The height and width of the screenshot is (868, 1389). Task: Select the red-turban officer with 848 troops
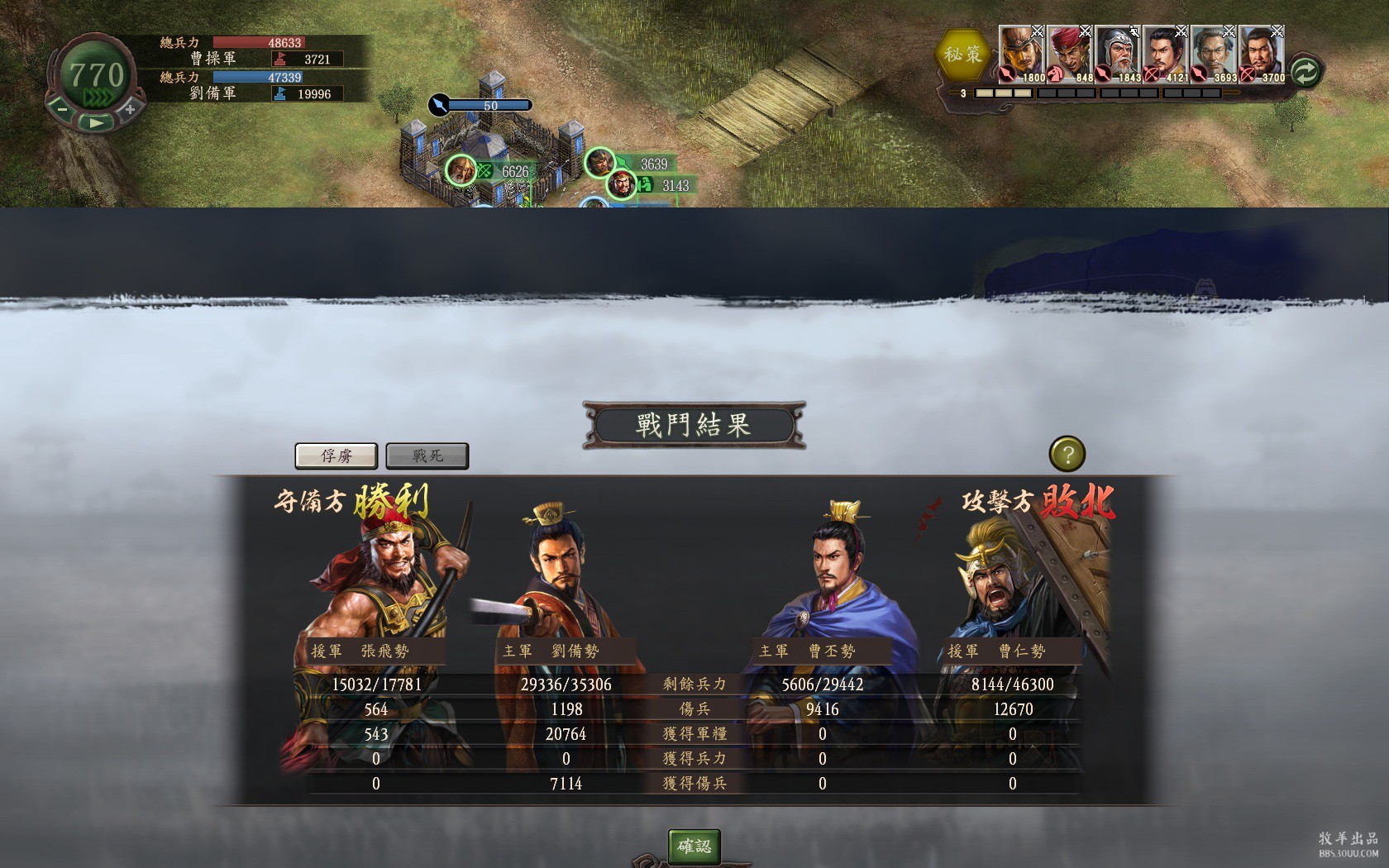pos(1070,54)
